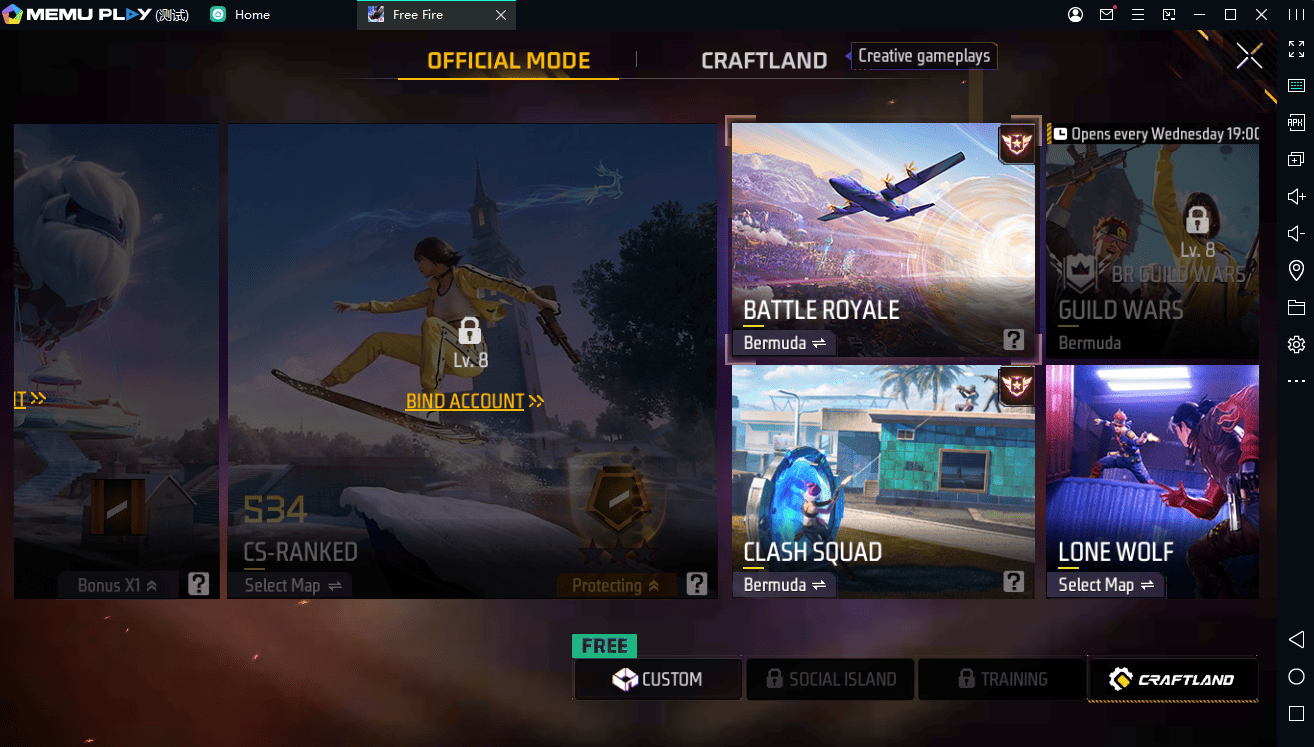The image size is (1314, 747).
Task: Select the locked Training button
Action: [x=1001, y=679]
